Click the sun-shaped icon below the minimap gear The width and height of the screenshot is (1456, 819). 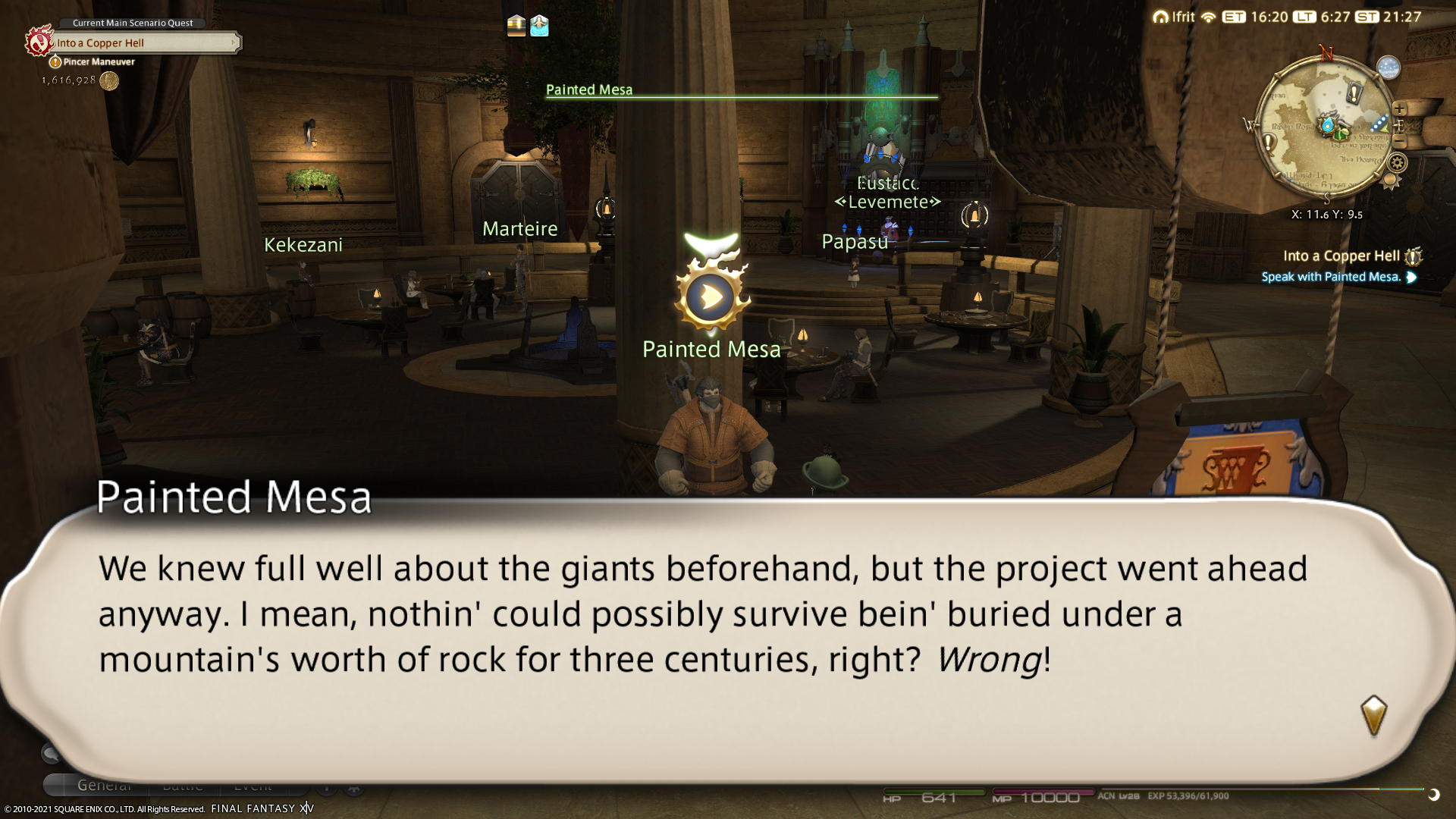pyautogui.click(x=1390, y=180)
